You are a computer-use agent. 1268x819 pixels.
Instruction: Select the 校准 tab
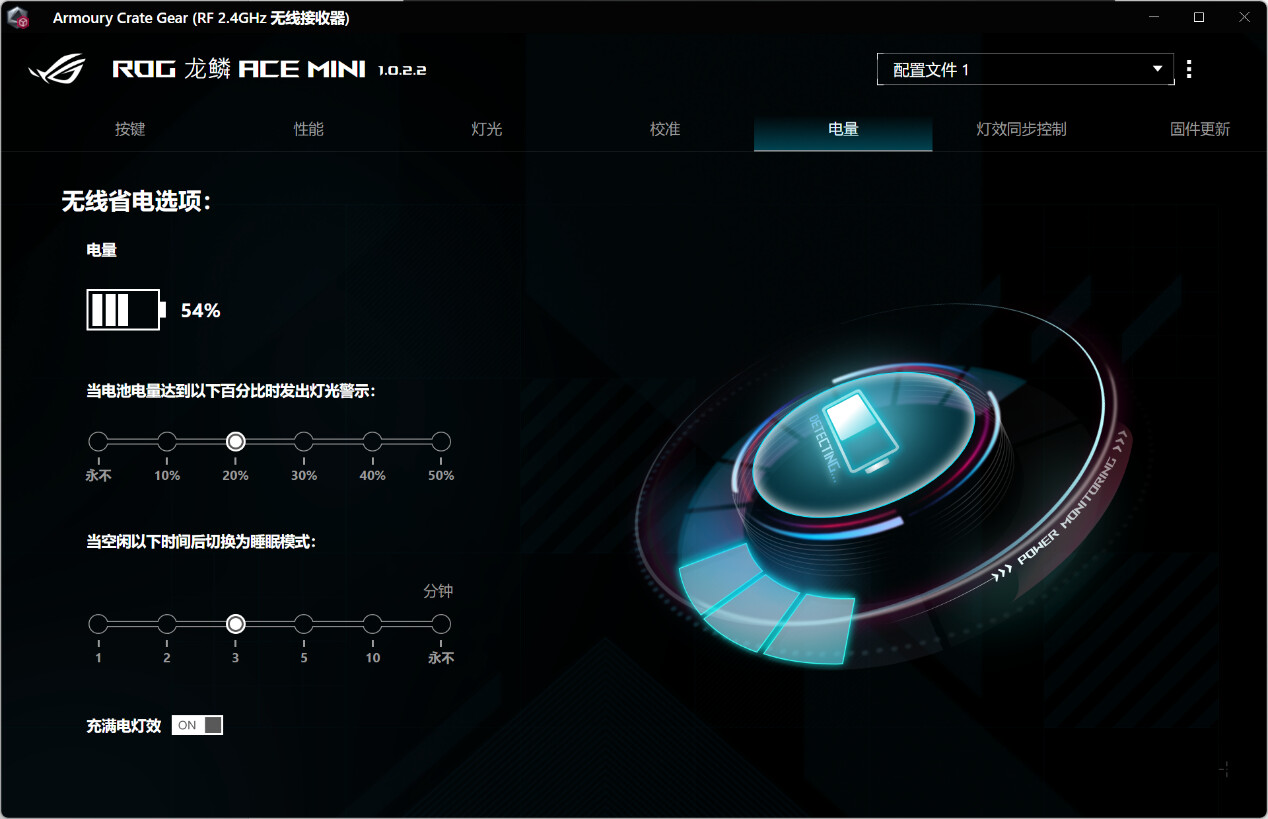click(x=665, y=129)
